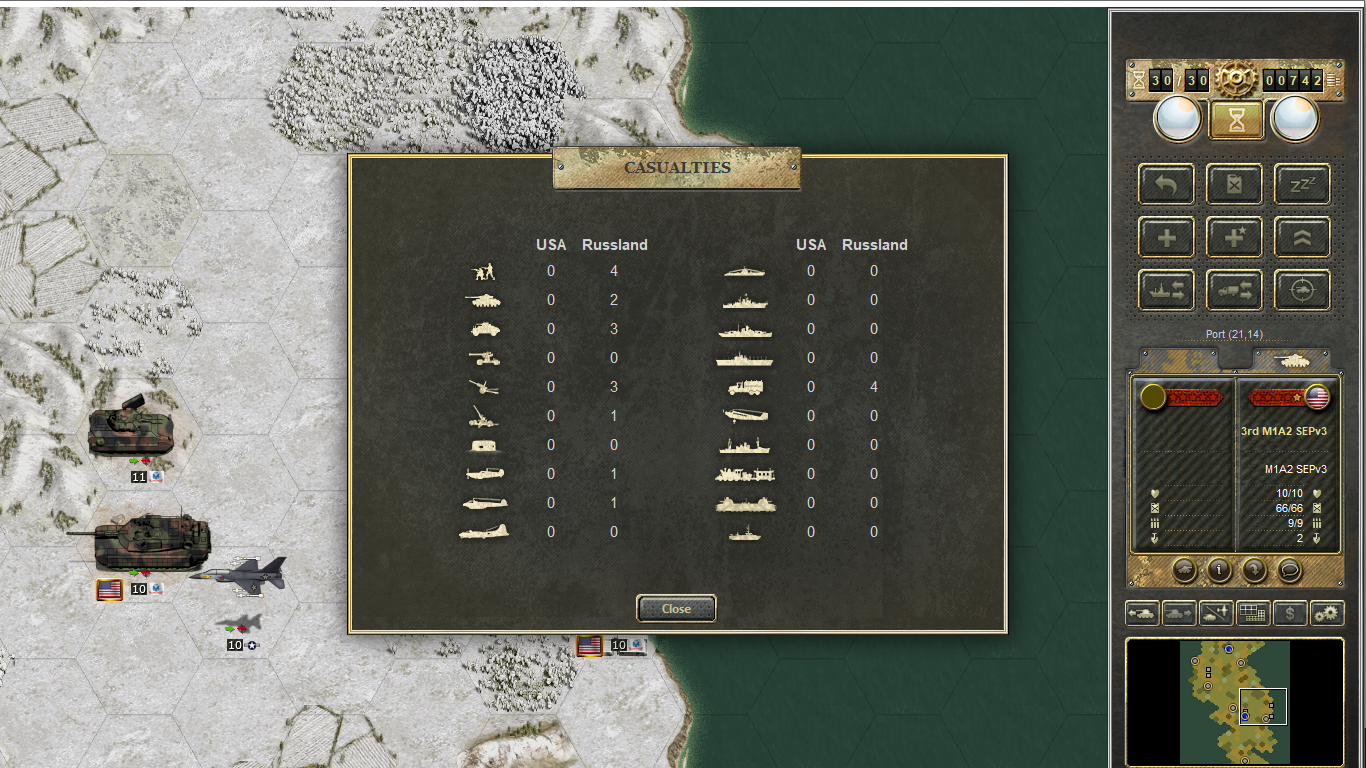
Task: Open the unit info round button
Action: (x=1218, y=570)
